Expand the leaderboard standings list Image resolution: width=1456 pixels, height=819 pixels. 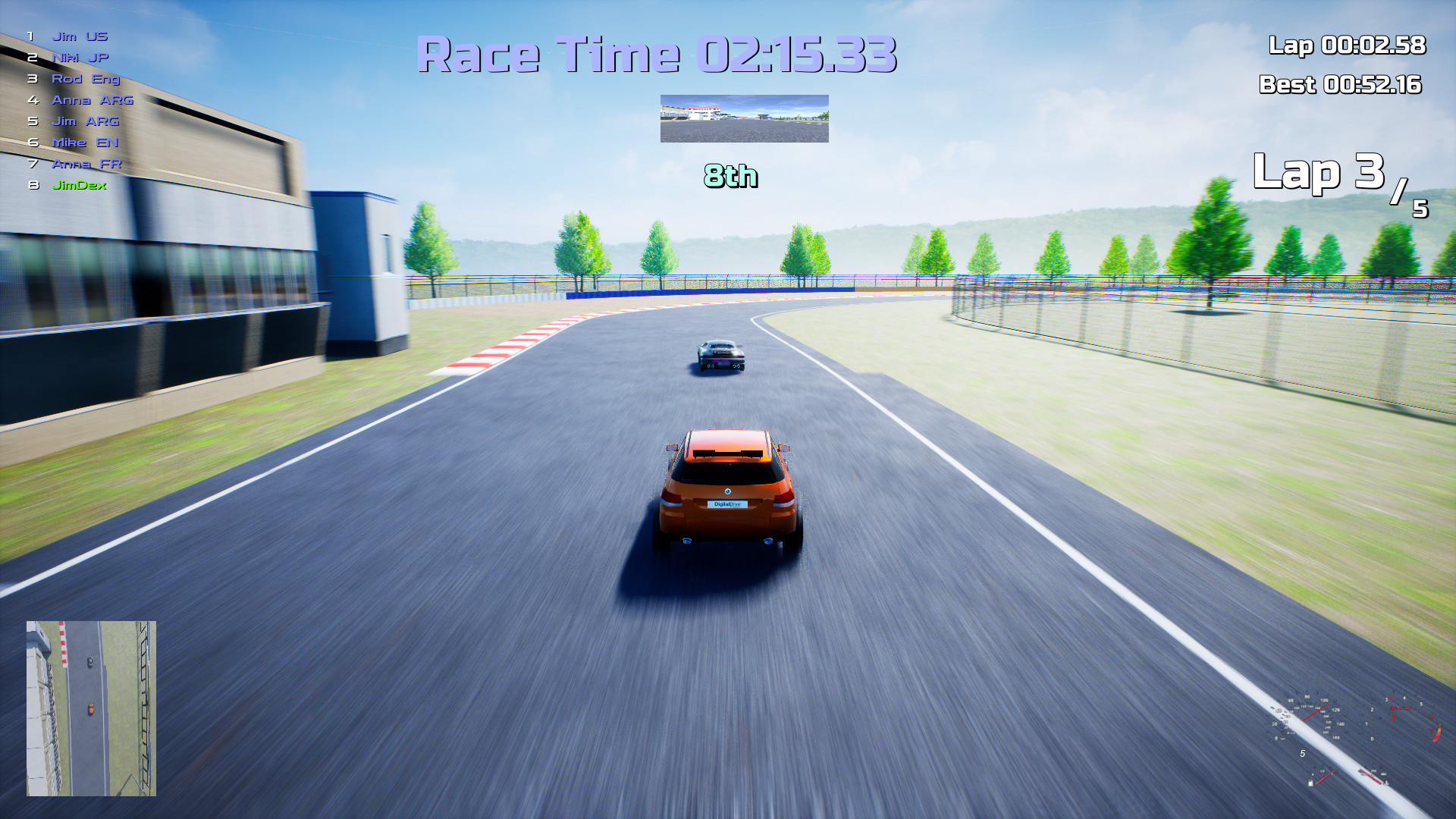[x=76, y=110]
